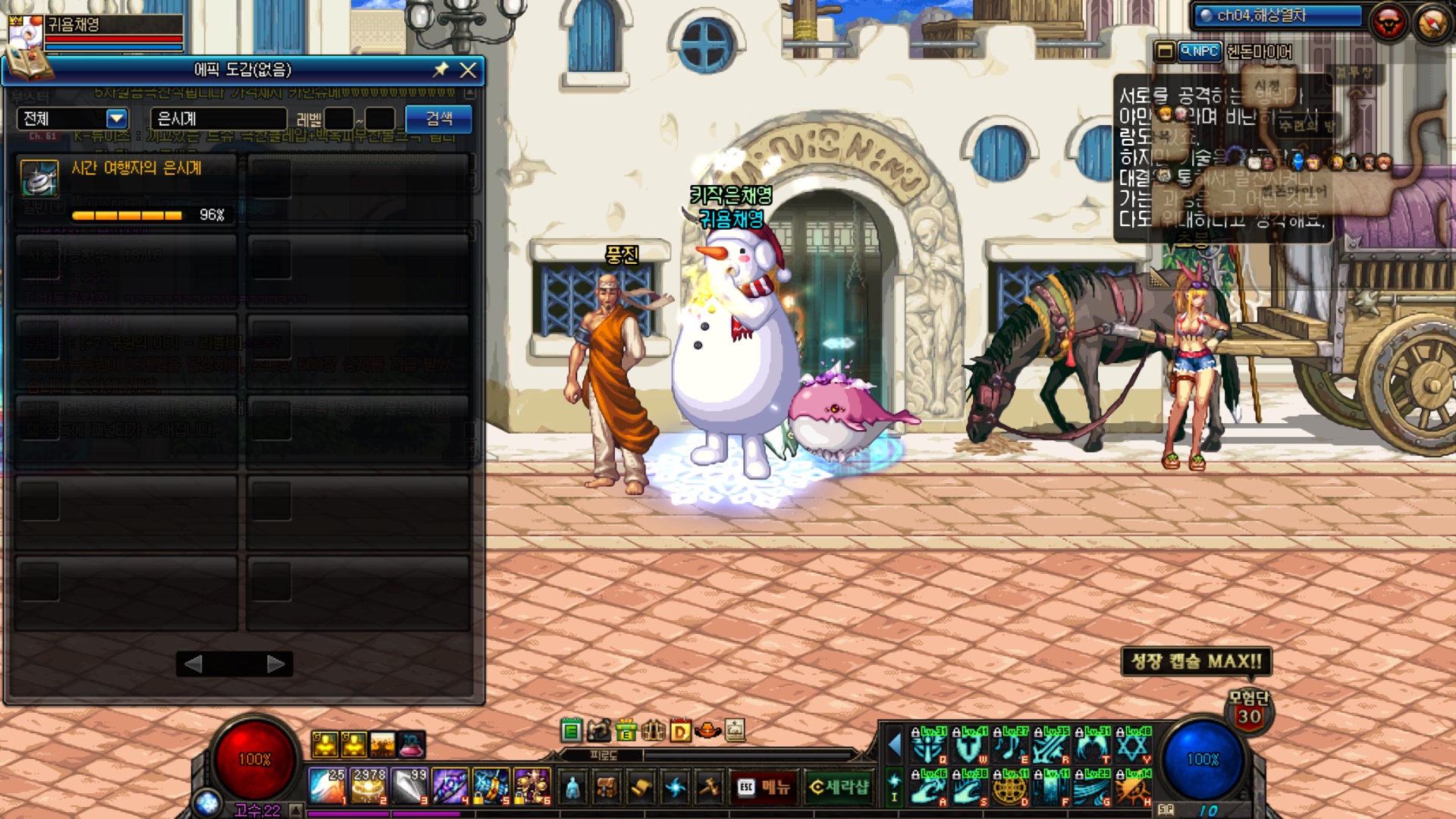Open the ch04 channel selector

(x=1277, y=16)
